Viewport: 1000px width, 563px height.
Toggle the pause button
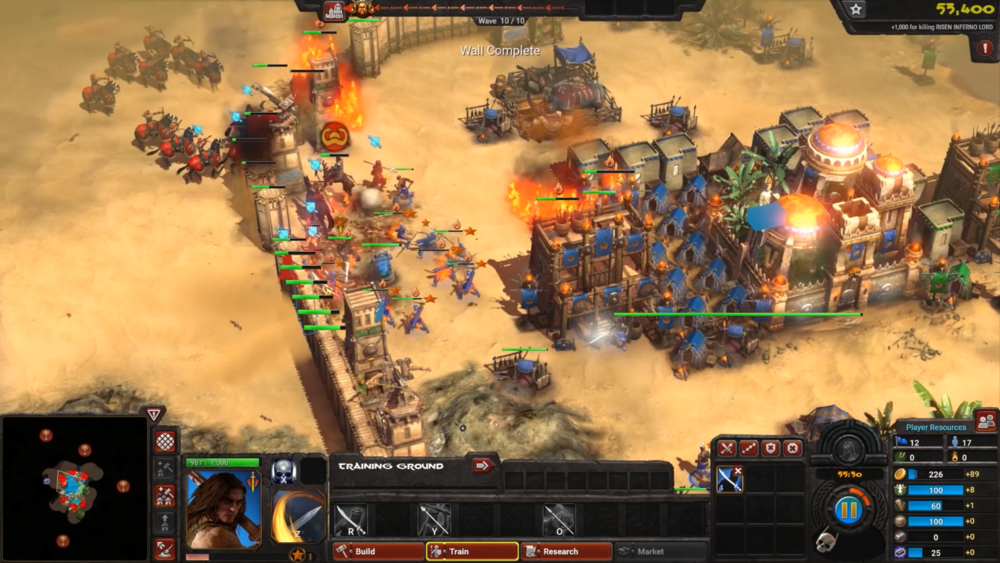point(848,510)
